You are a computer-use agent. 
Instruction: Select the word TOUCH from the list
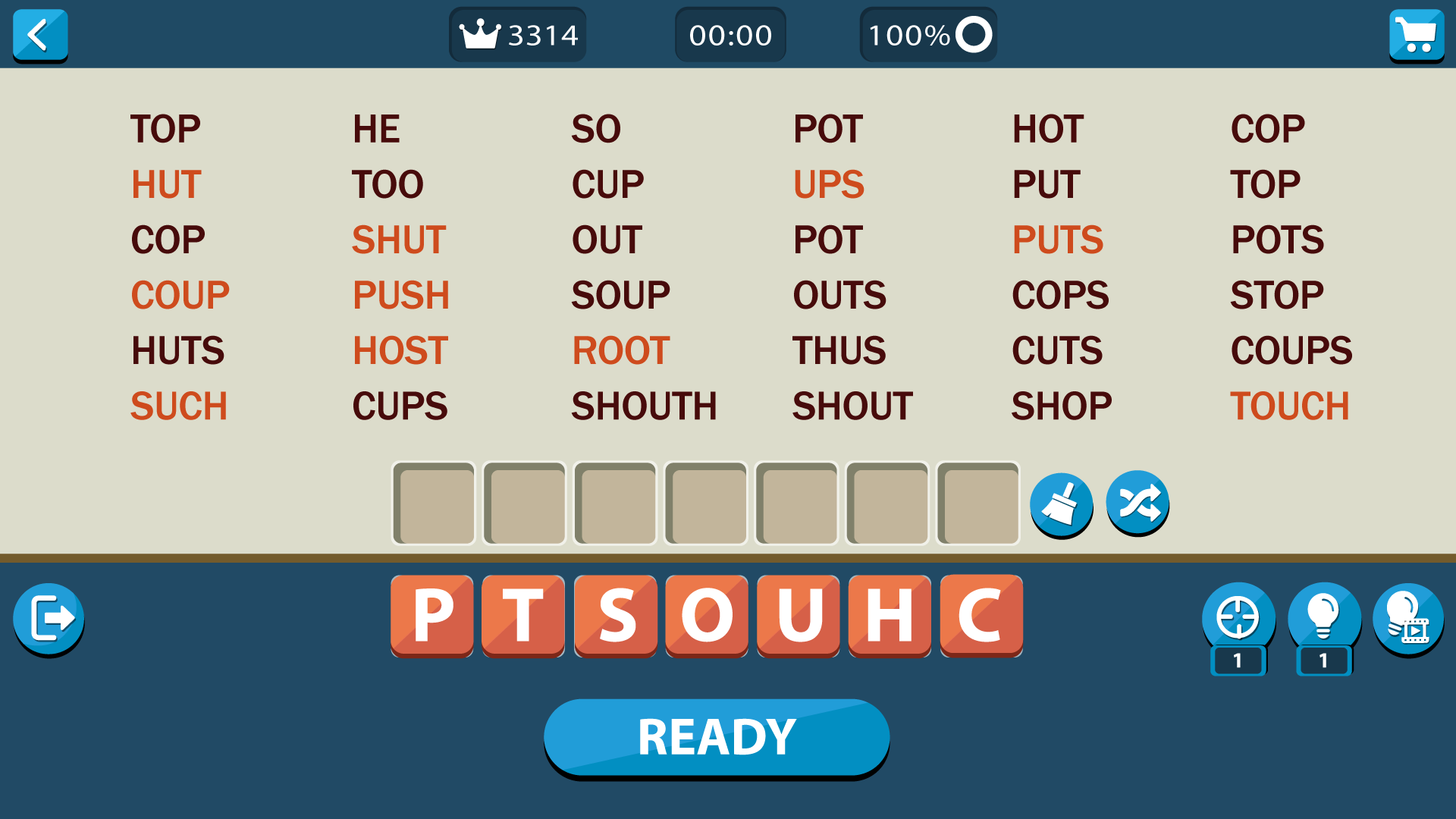point(1290,405)
